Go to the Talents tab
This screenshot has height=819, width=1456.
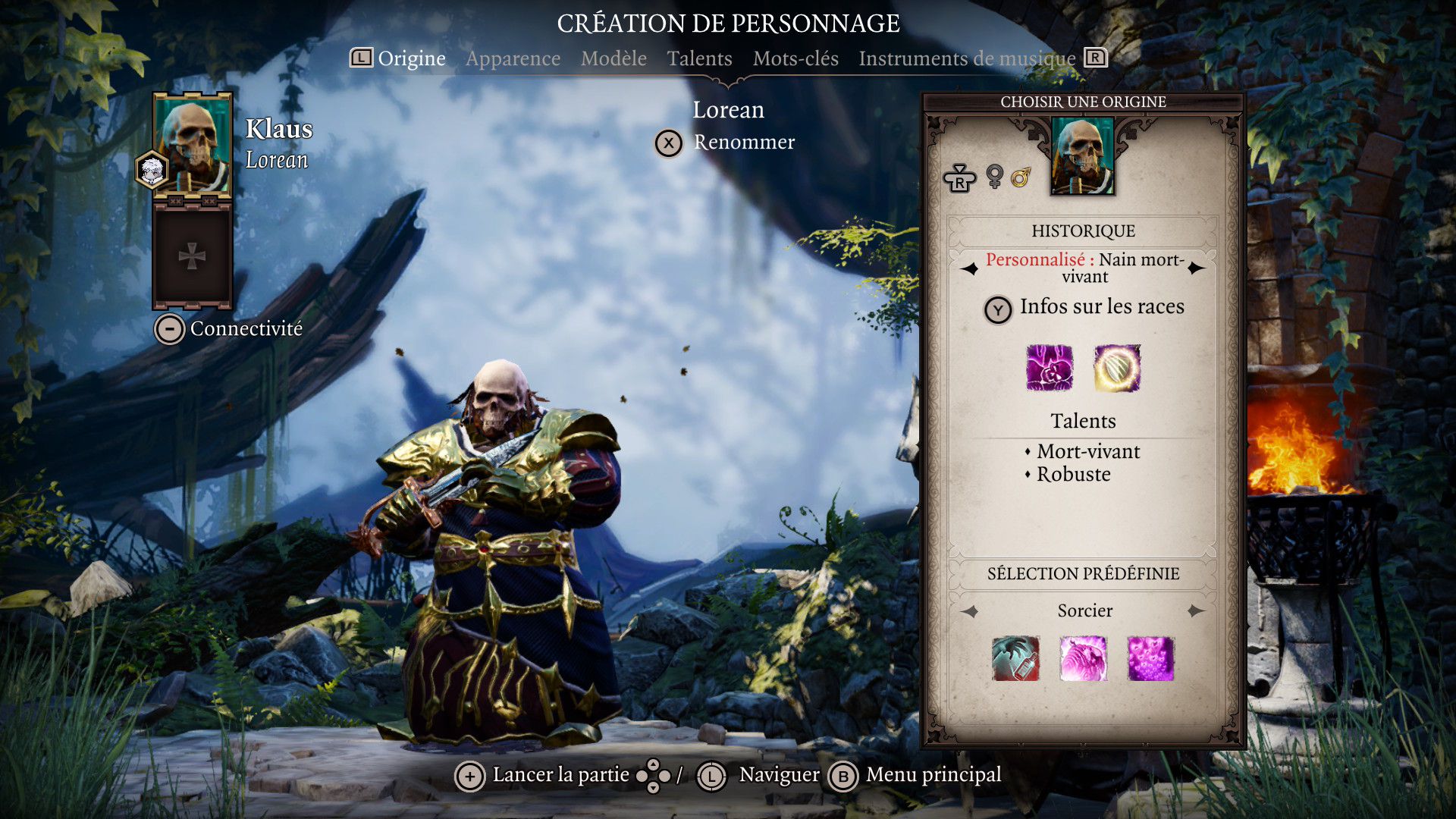[x=699, y=58]
